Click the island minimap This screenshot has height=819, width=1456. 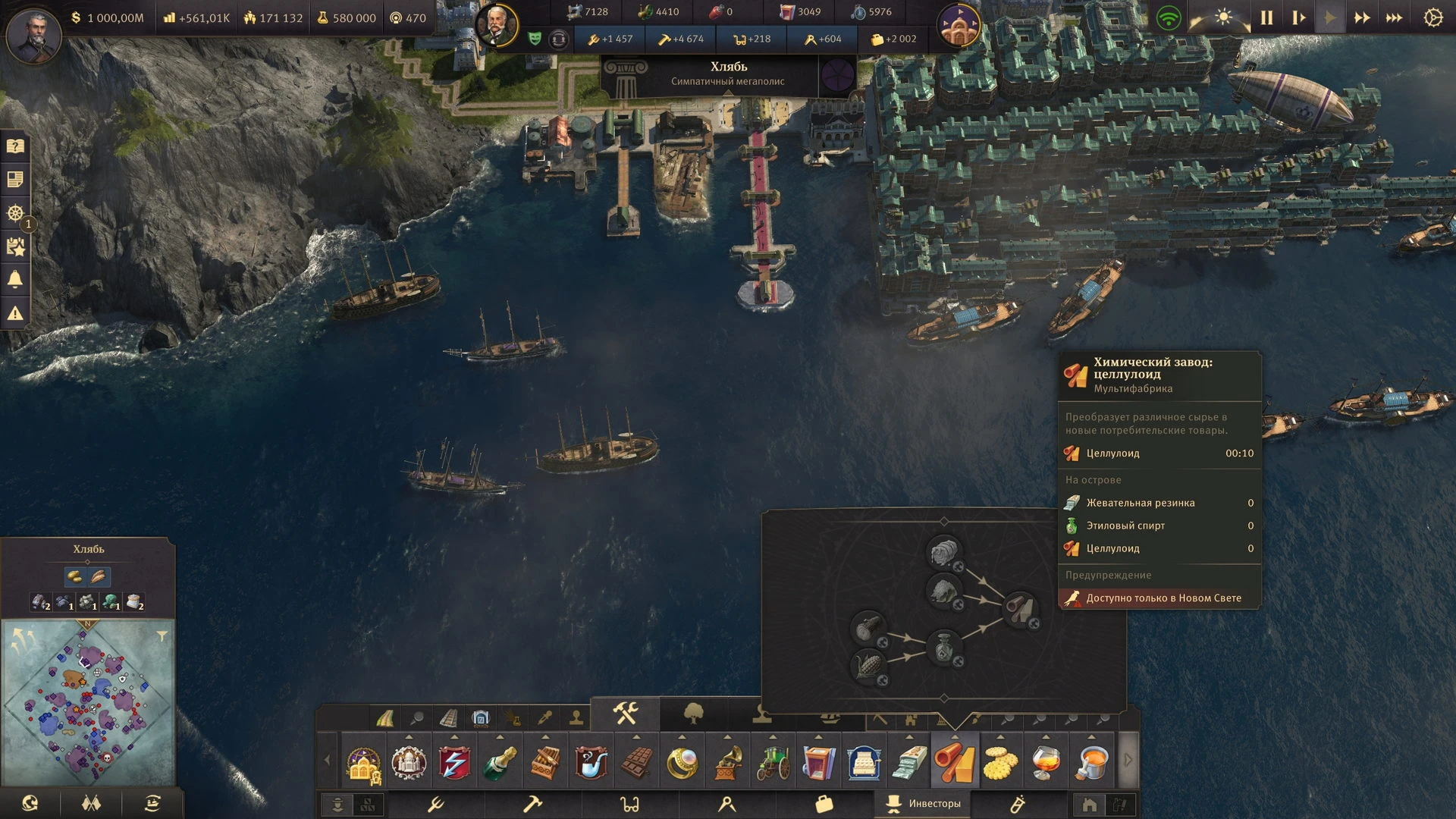click(x=88, y=701)
